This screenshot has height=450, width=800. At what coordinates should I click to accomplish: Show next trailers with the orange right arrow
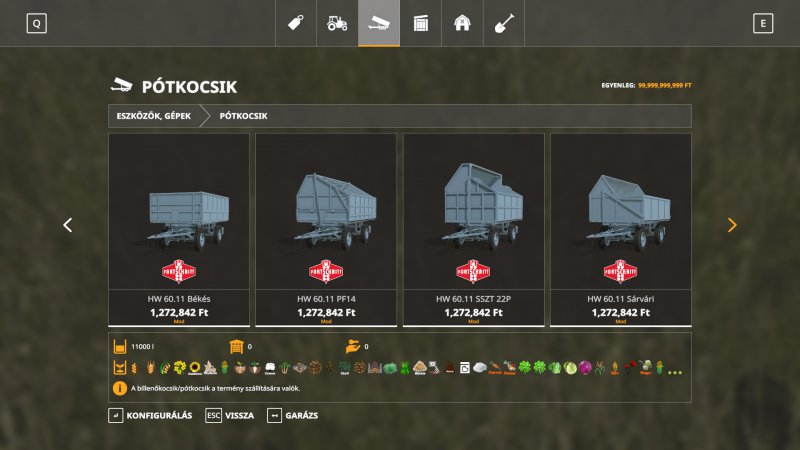click(732, 225)
